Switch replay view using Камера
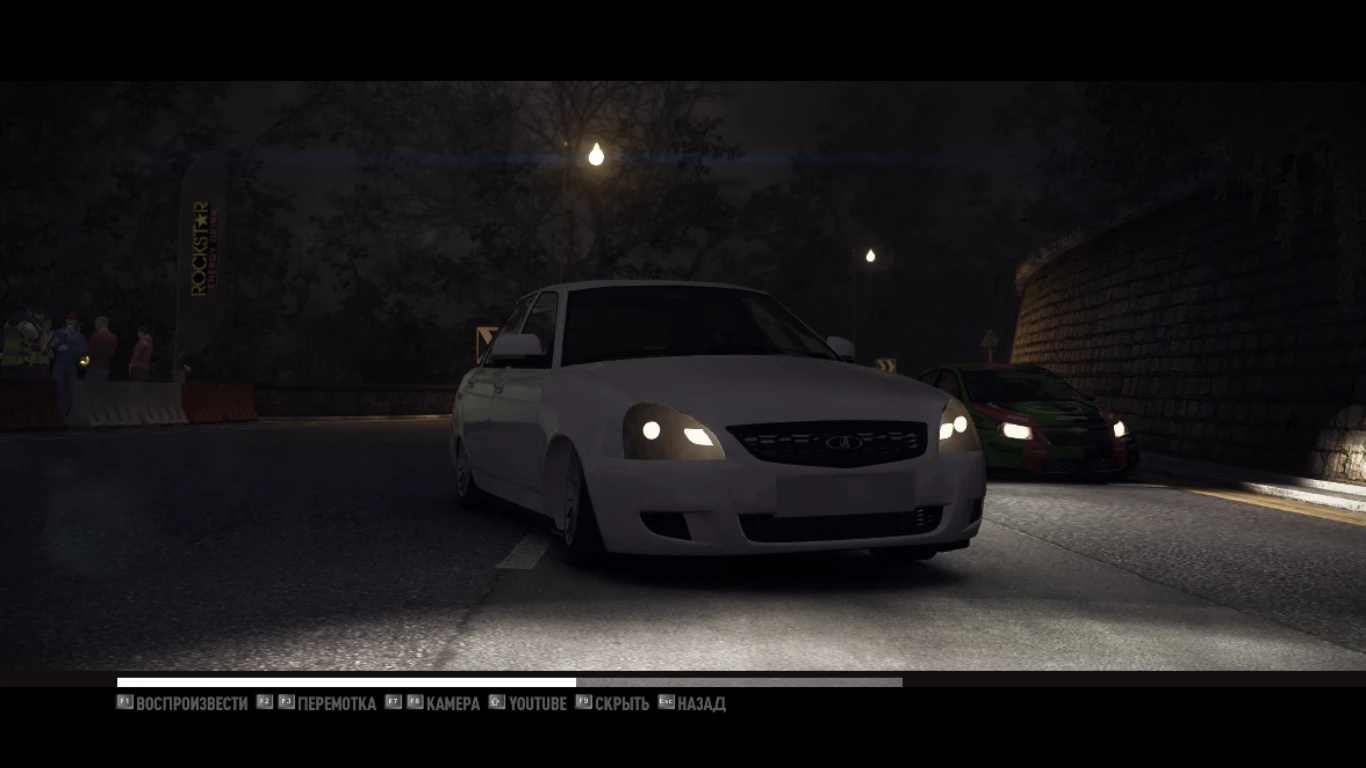Image resolution: width=1366 pixels, height=768 pixels. pyautogui.click(x=452, y=704)
